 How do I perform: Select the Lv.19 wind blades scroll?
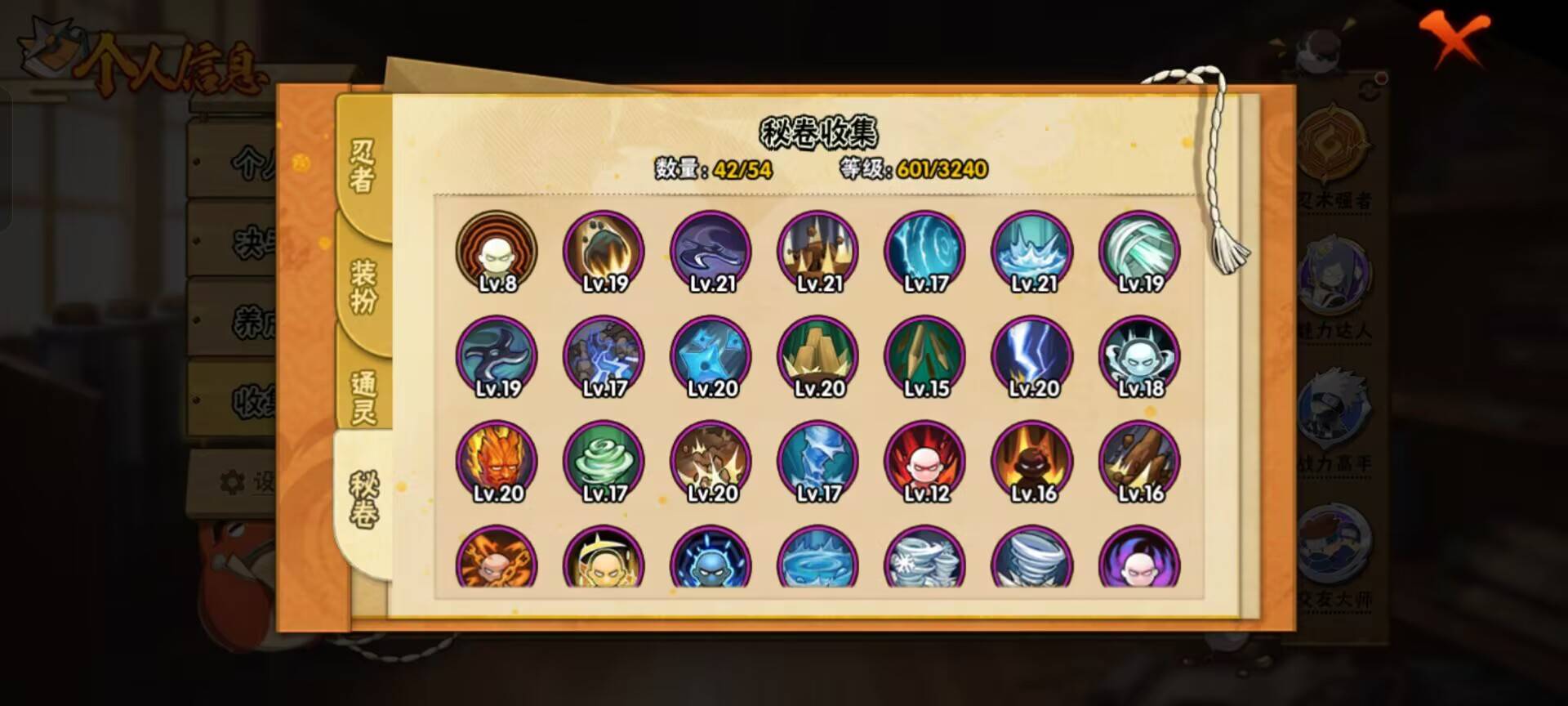[x=1138, y=253]
